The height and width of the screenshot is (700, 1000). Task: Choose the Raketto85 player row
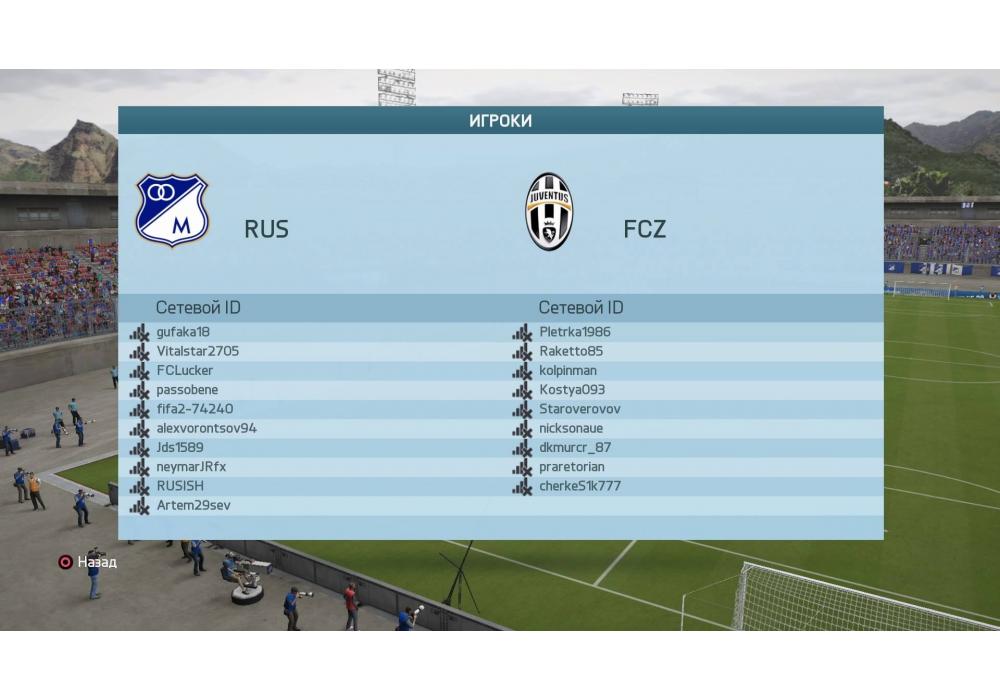(571, 351)
